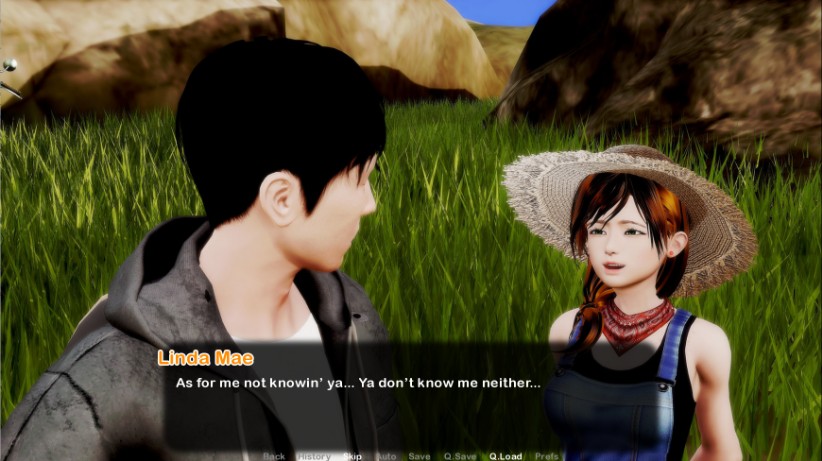Use Q.Load to quick load
Screen dimensions: 822x461
(505, 456)
